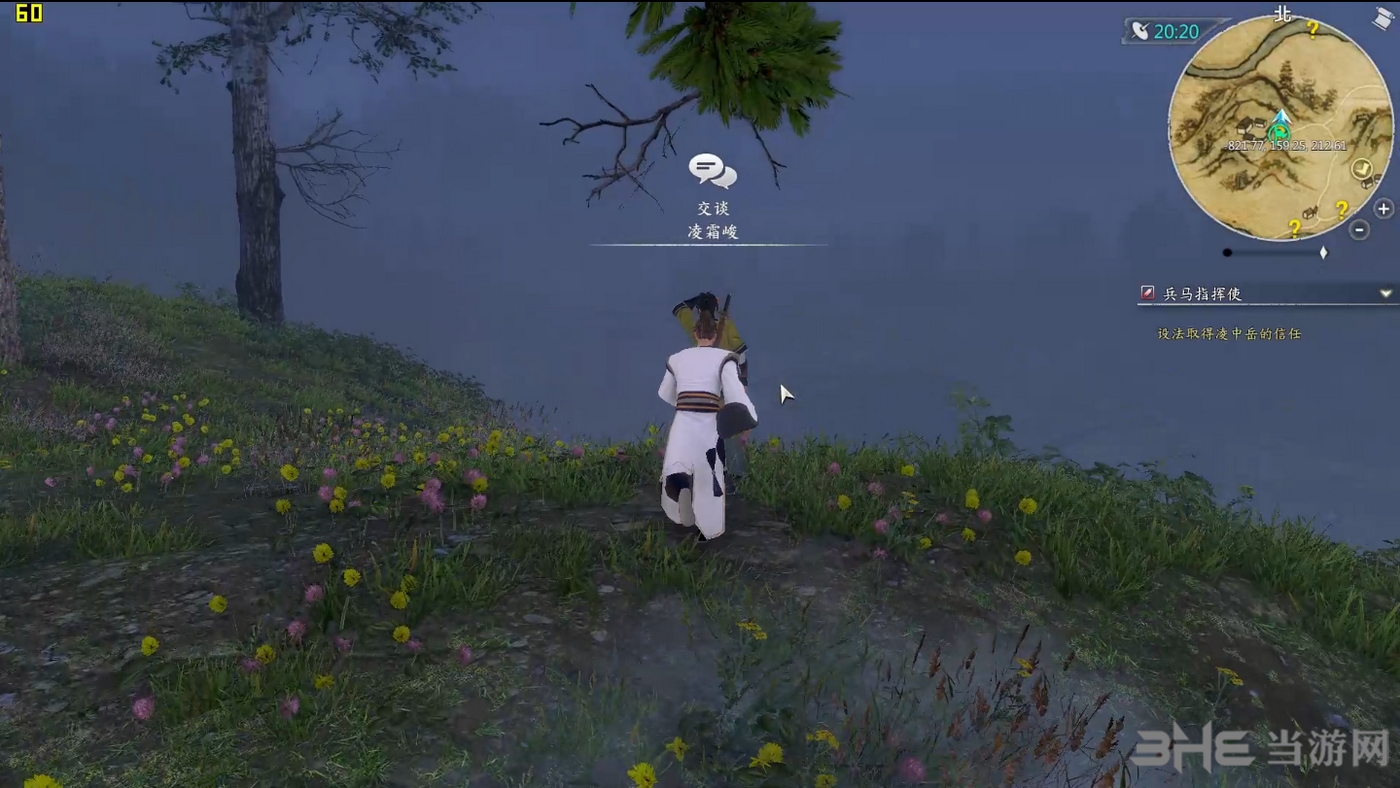Open the scroll icon above the minimap
Screen dimensions: 1400x788
[x=1383, y=18]
